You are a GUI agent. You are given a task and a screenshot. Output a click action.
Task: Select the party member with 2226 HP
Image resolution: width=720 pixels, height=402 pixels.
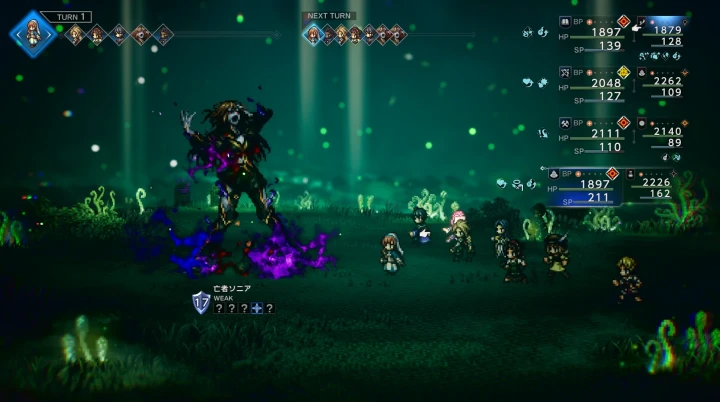click(661, 185)
